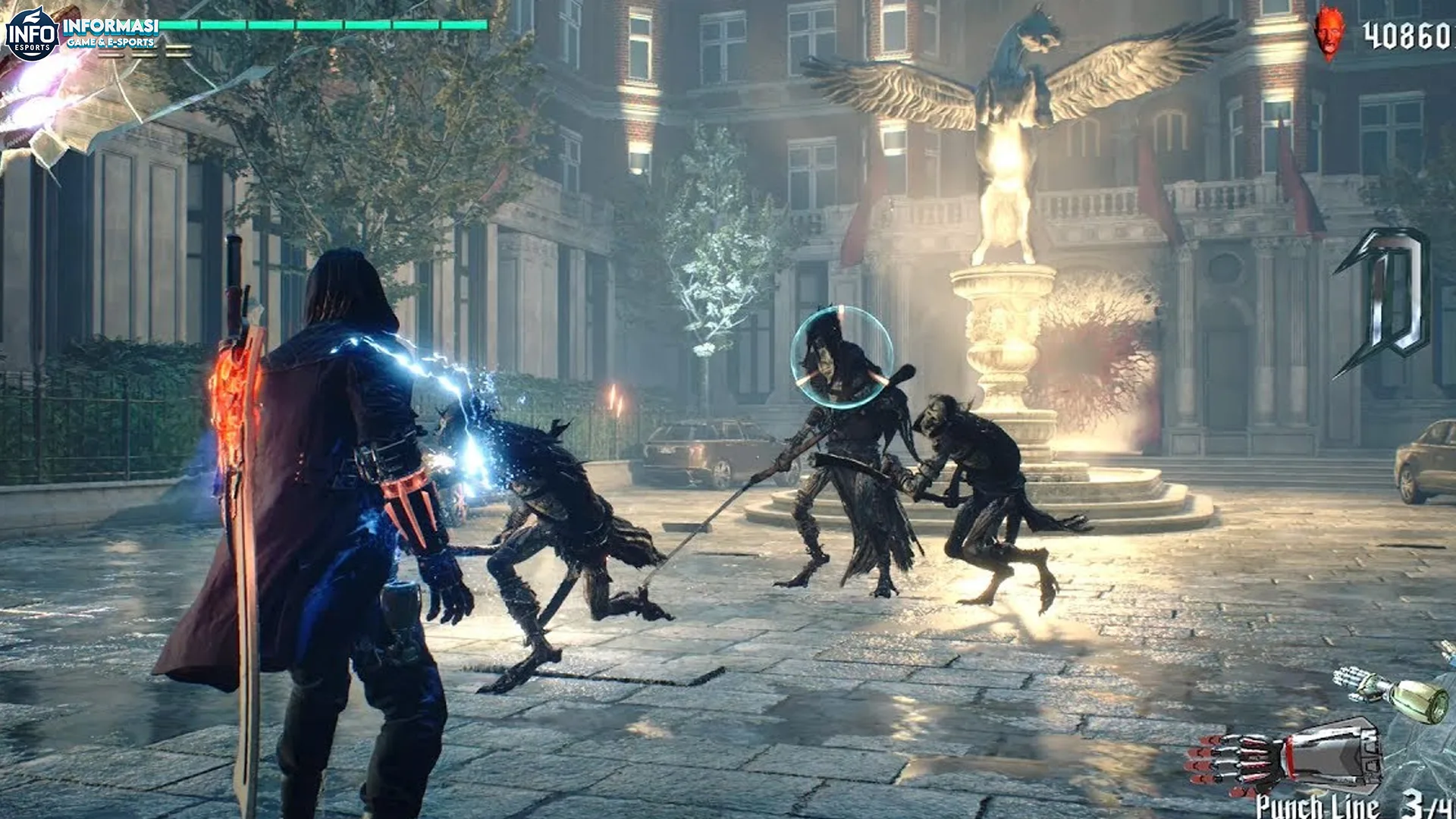Click the red orb face icon

(1328, 35)
